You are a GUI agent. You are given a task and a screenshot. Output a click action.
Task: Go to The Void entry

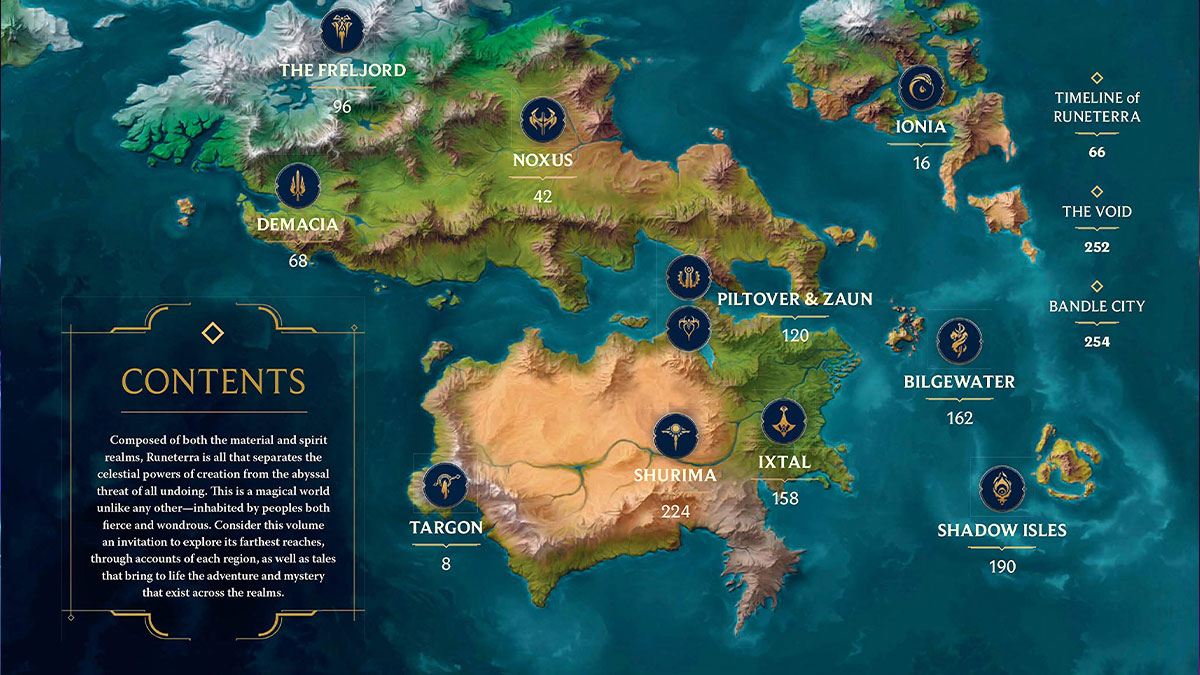(x=1097, y=212)
